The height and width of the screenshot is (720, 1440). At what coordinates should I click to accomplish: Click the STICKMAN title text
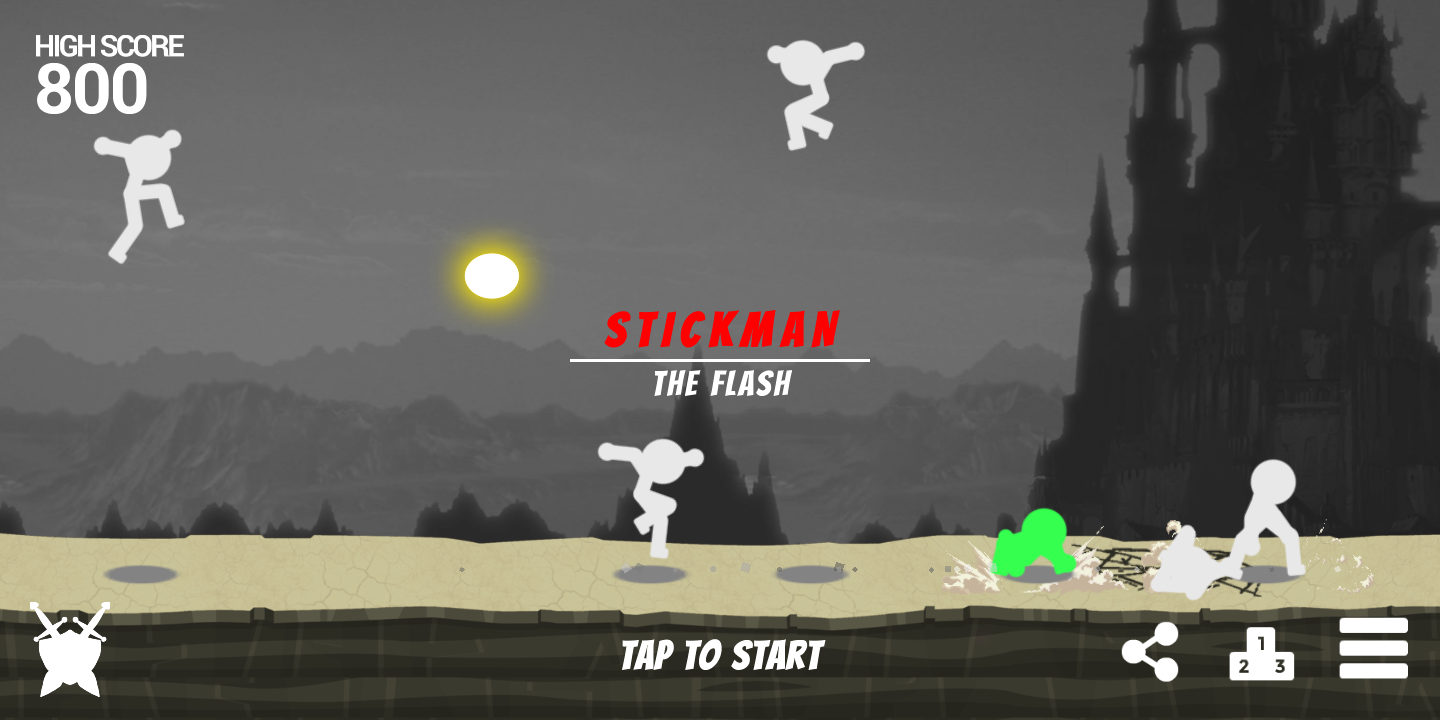(723, 328)
